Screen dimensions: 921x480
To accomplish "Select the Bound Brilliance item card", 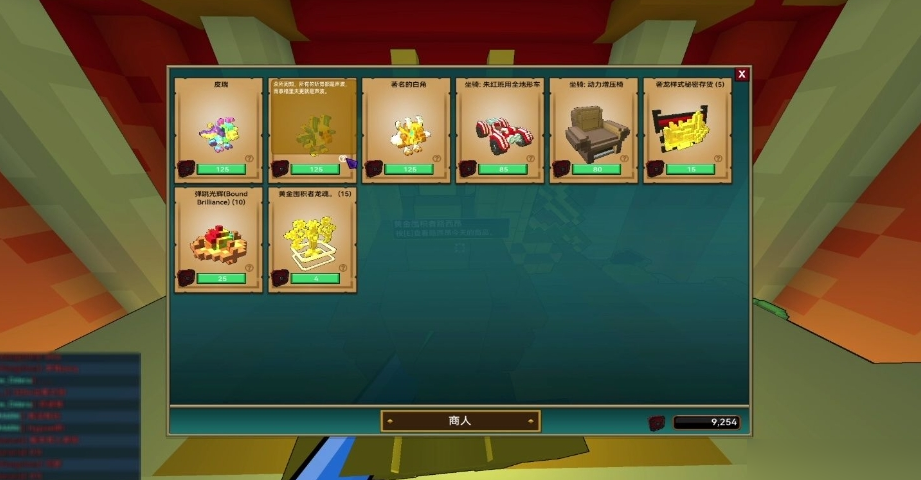I will point(218,239).
